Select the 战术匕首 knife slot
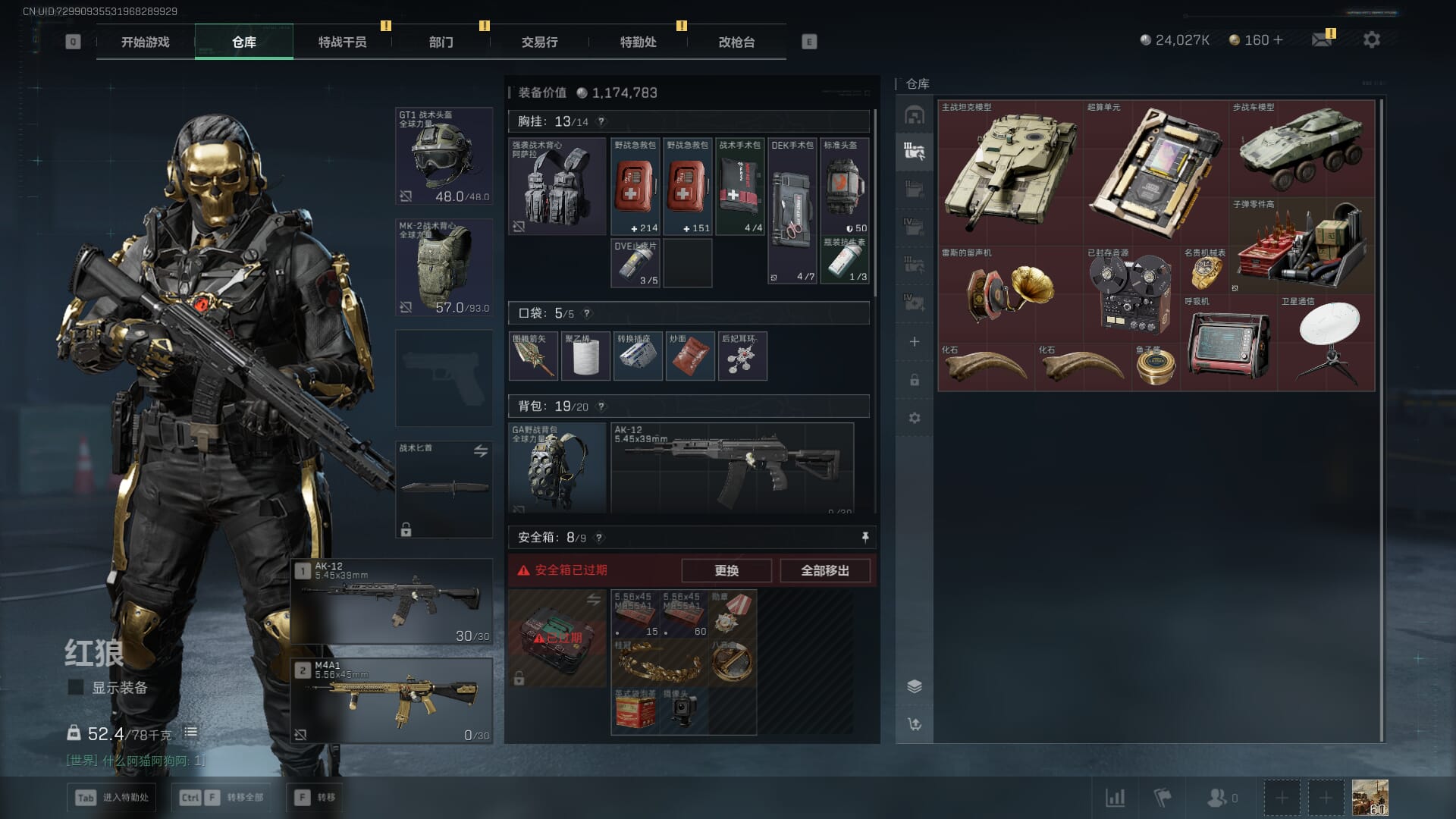The height and width of the screenshot is (819, 1456). [444, 489]
